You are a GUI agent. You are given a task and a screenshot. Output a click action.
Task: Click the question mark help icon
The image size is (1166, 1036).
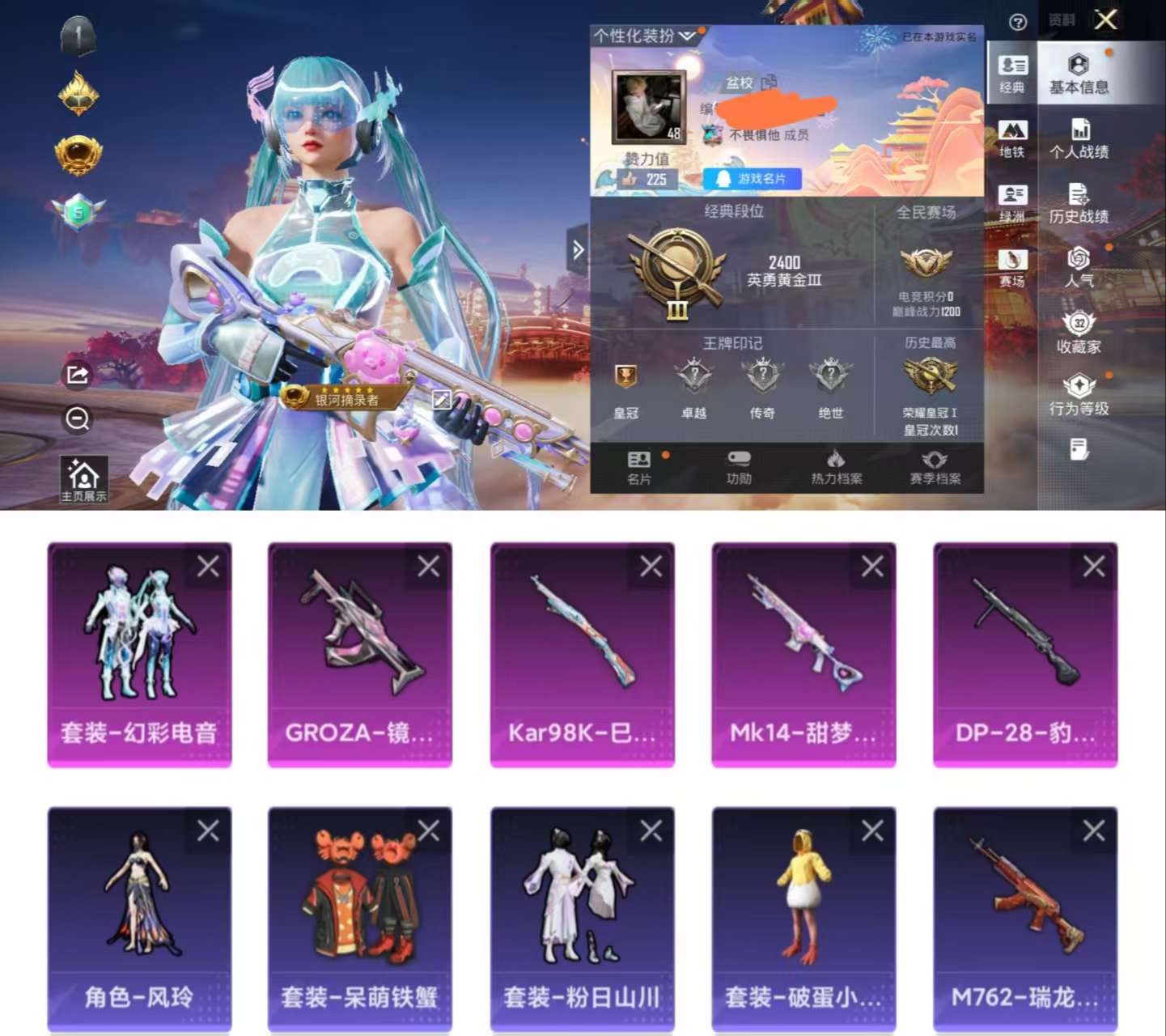click(x=1018, y=20)
